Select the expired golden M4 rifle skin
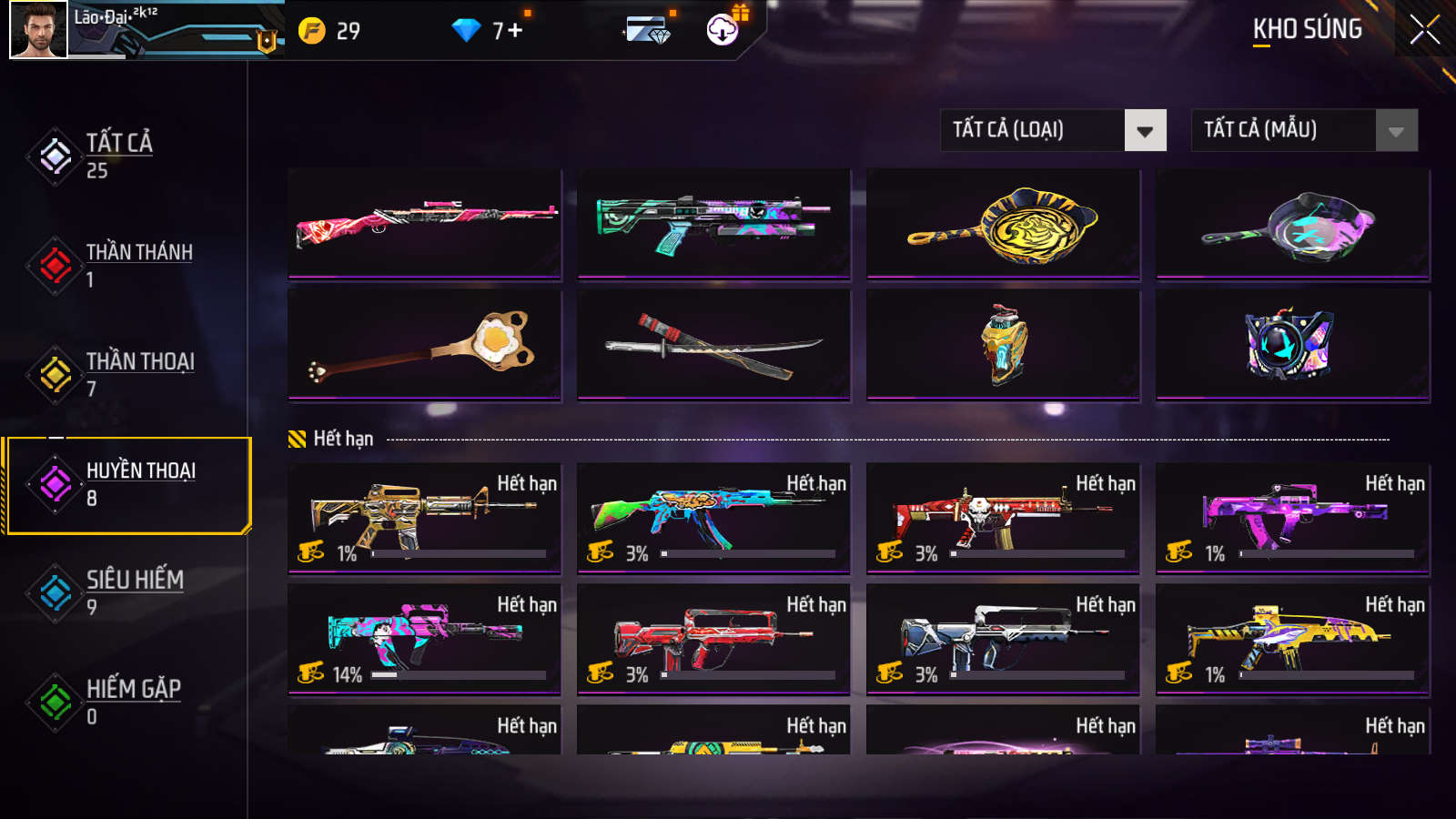 425,518
